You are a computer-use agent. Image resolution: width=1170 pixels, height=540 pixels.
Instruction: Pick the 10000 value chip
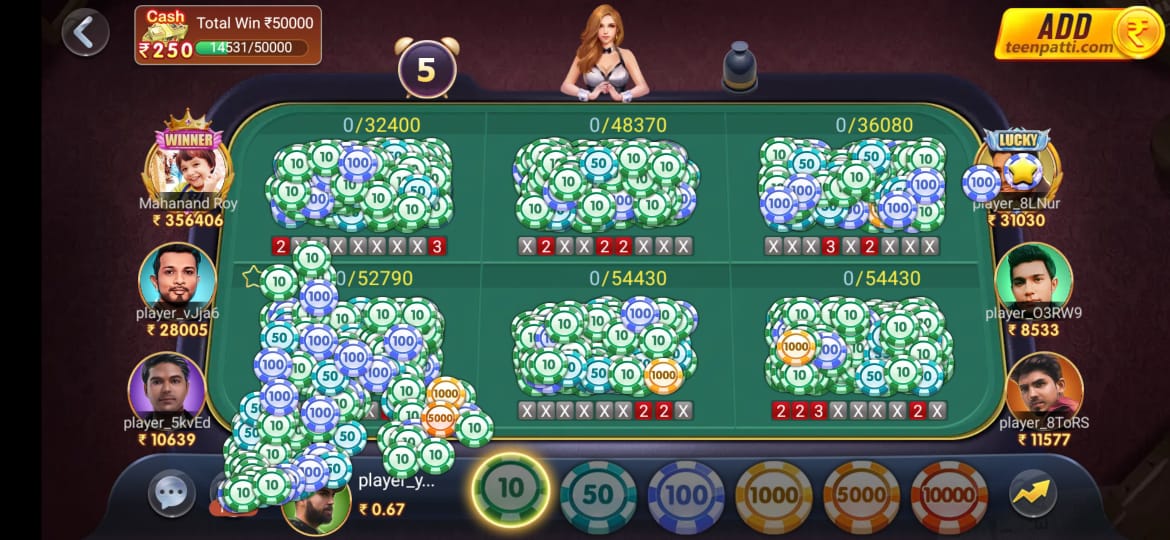pos(948,495)
